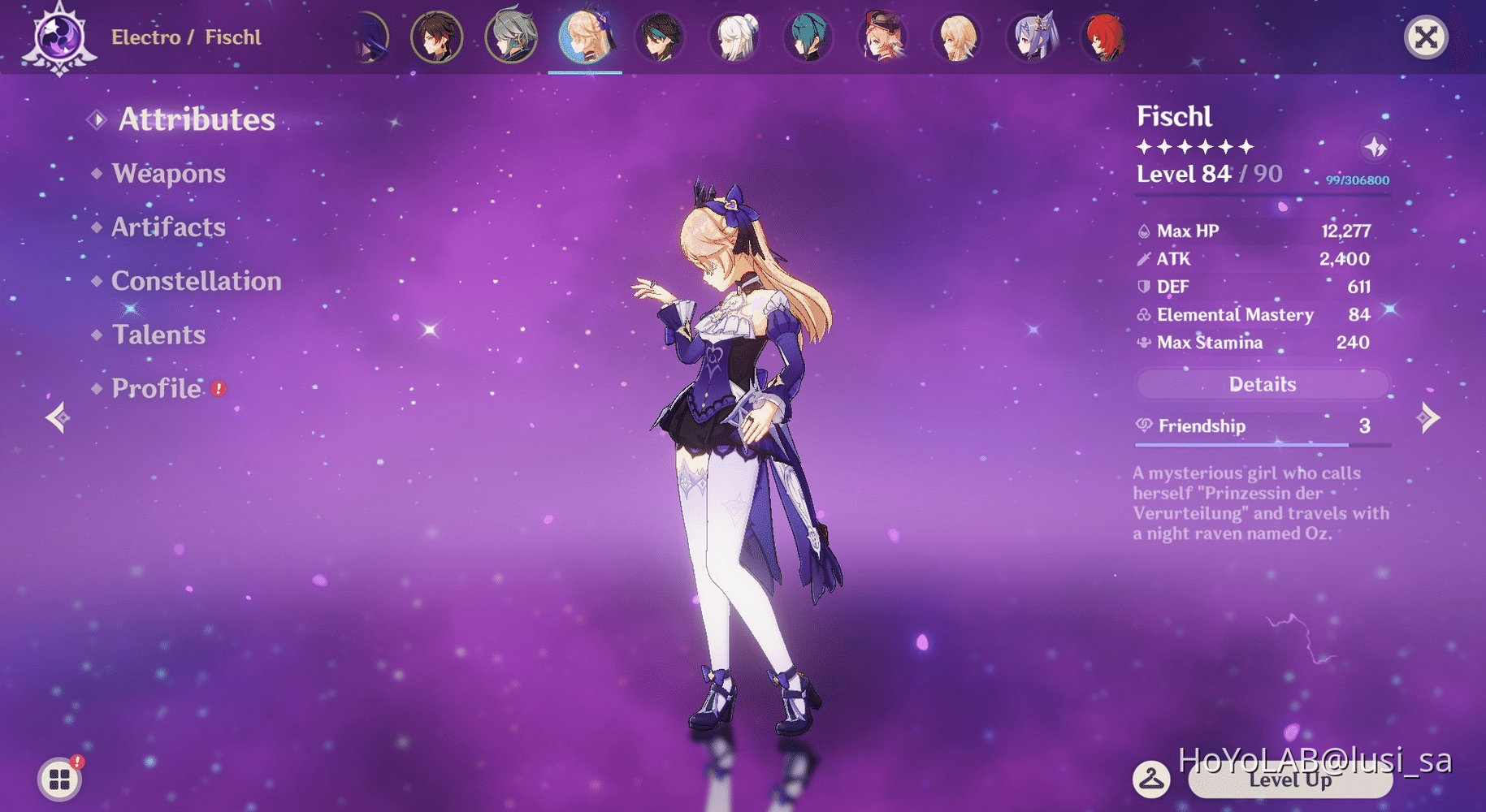
Task: Open the Profile section with the notification badge
Action: [x=157, y=389]
